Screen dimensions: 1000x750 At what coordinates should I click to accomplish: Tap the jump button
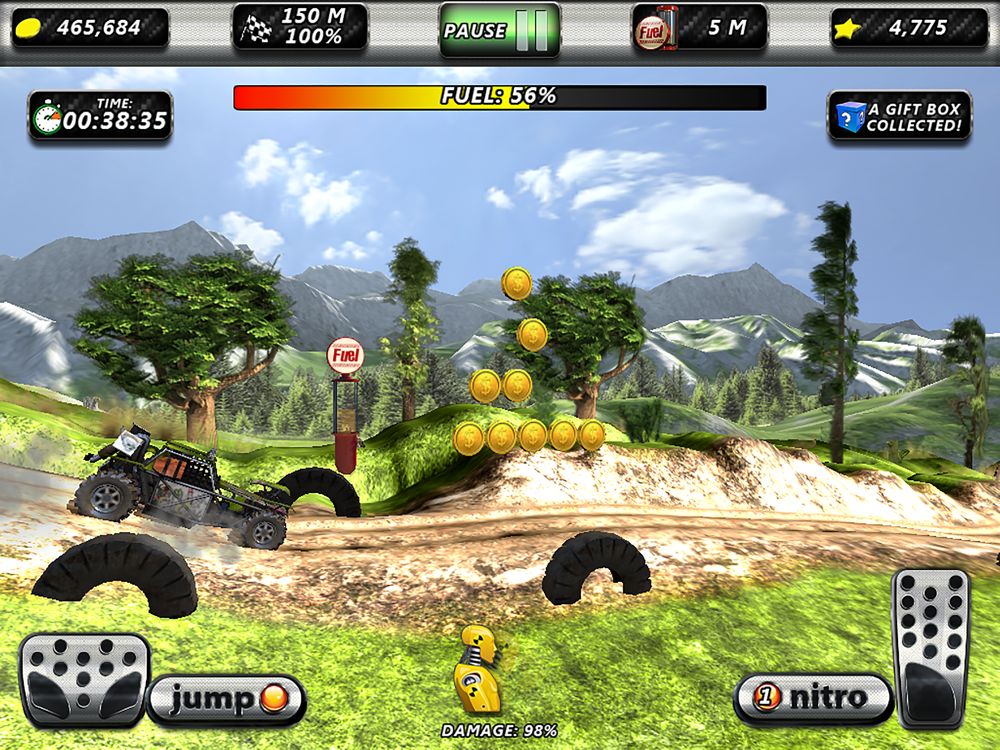226,699
